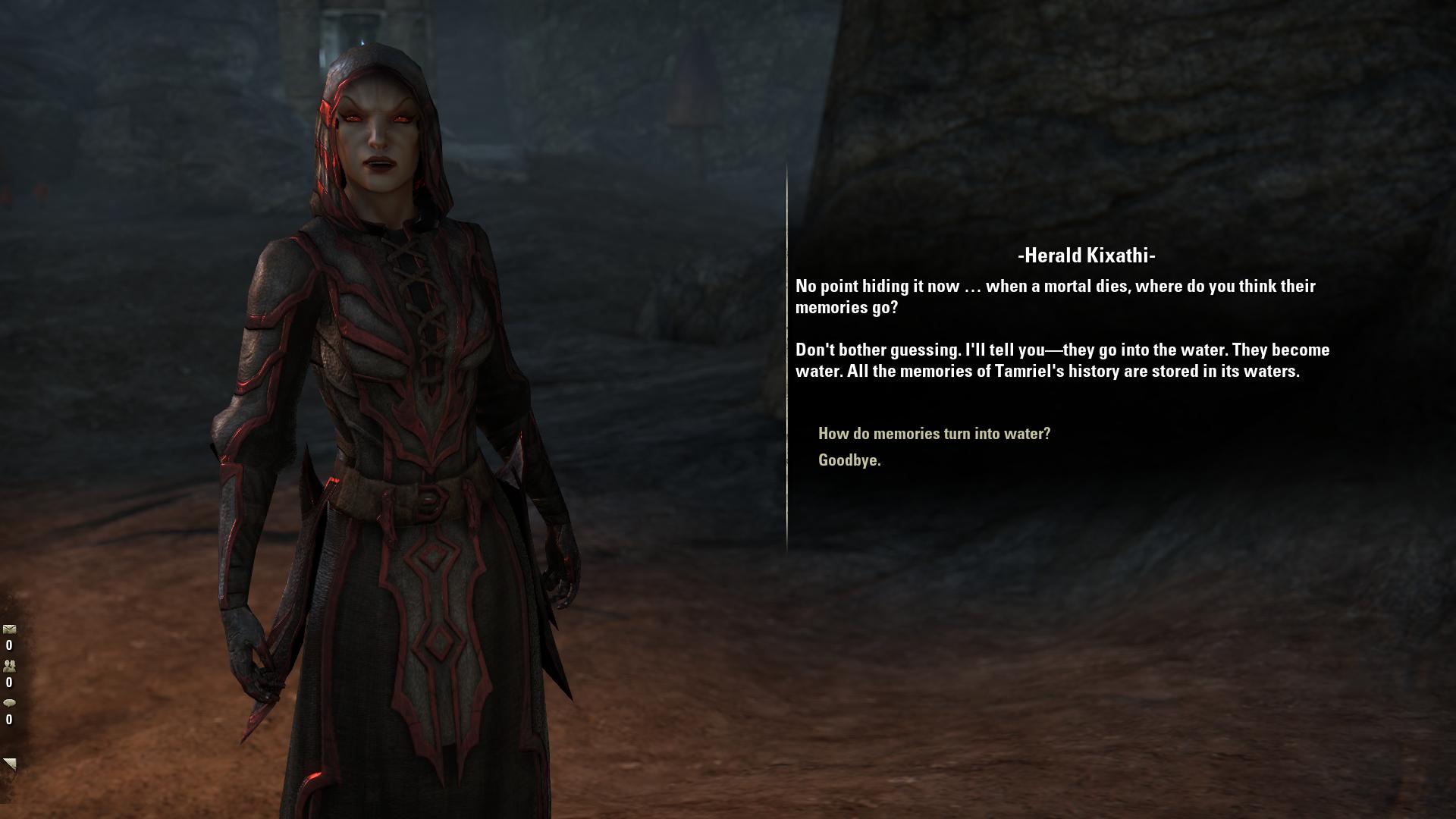
Task: Click the chat speech bubble icon
Action: 9,703
